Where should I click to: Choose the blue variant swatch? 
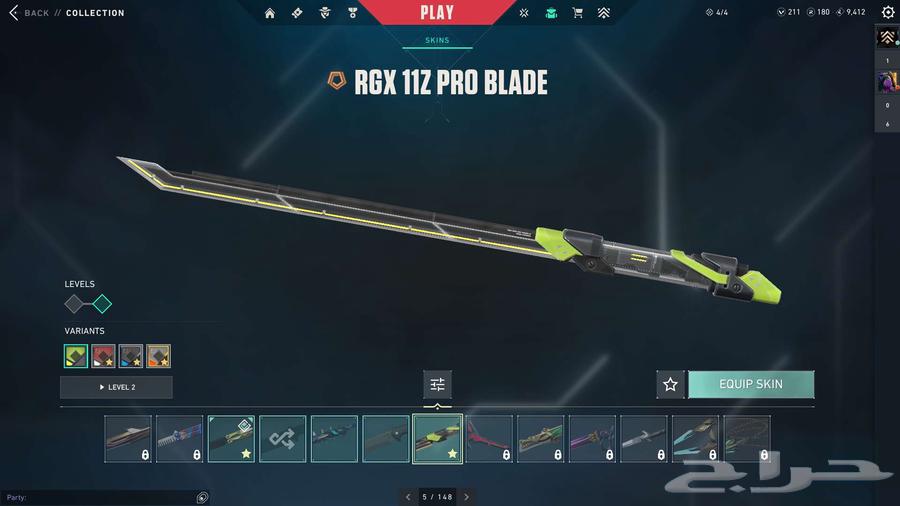tap(131, 356)
